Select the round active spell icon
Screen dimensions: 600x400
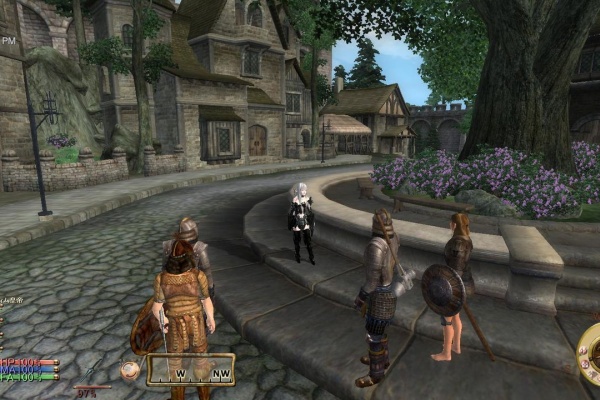pyautogui.click(x=129, y=370)
